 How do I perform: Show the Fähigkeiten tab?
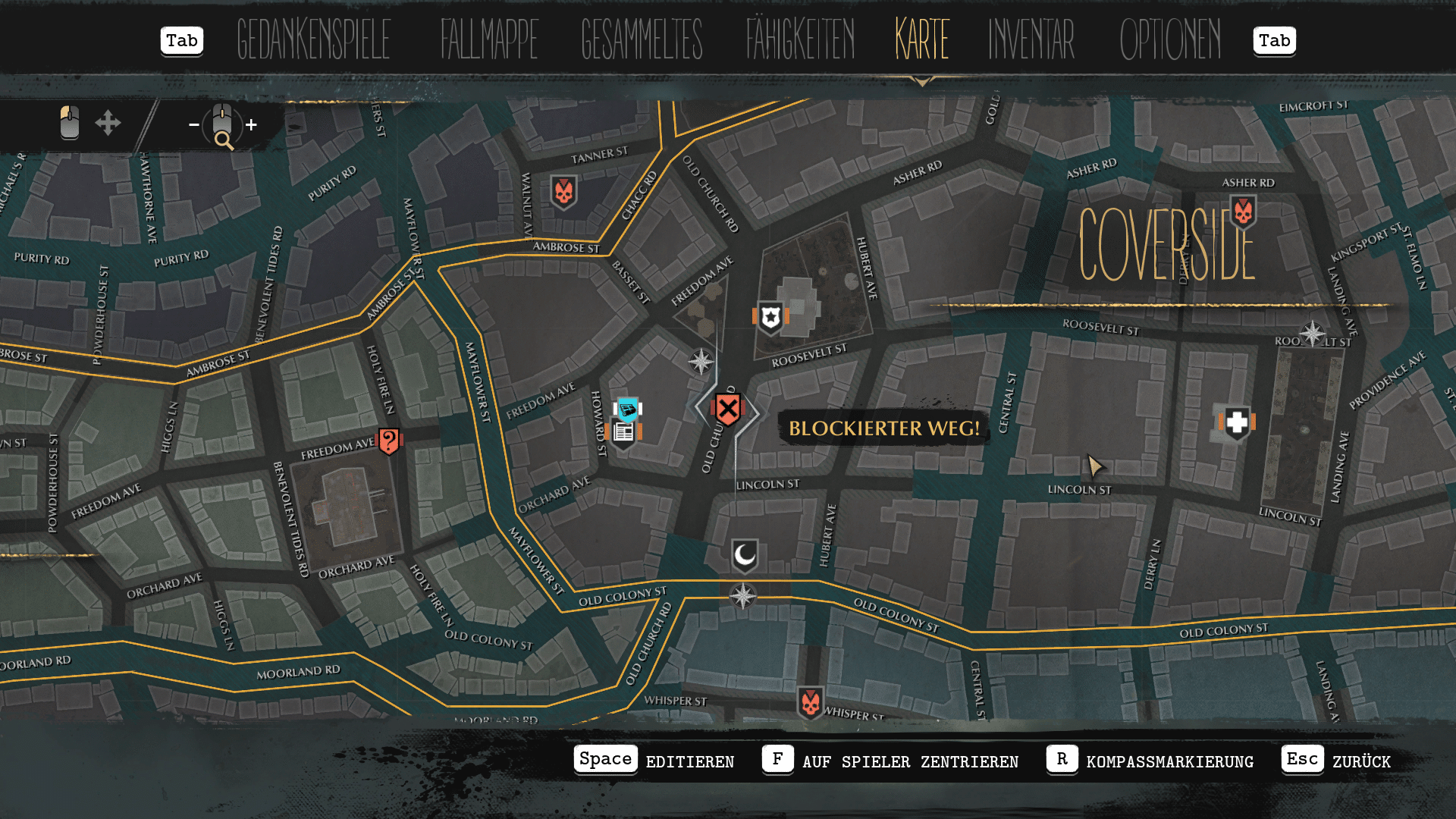pos(800,39)
